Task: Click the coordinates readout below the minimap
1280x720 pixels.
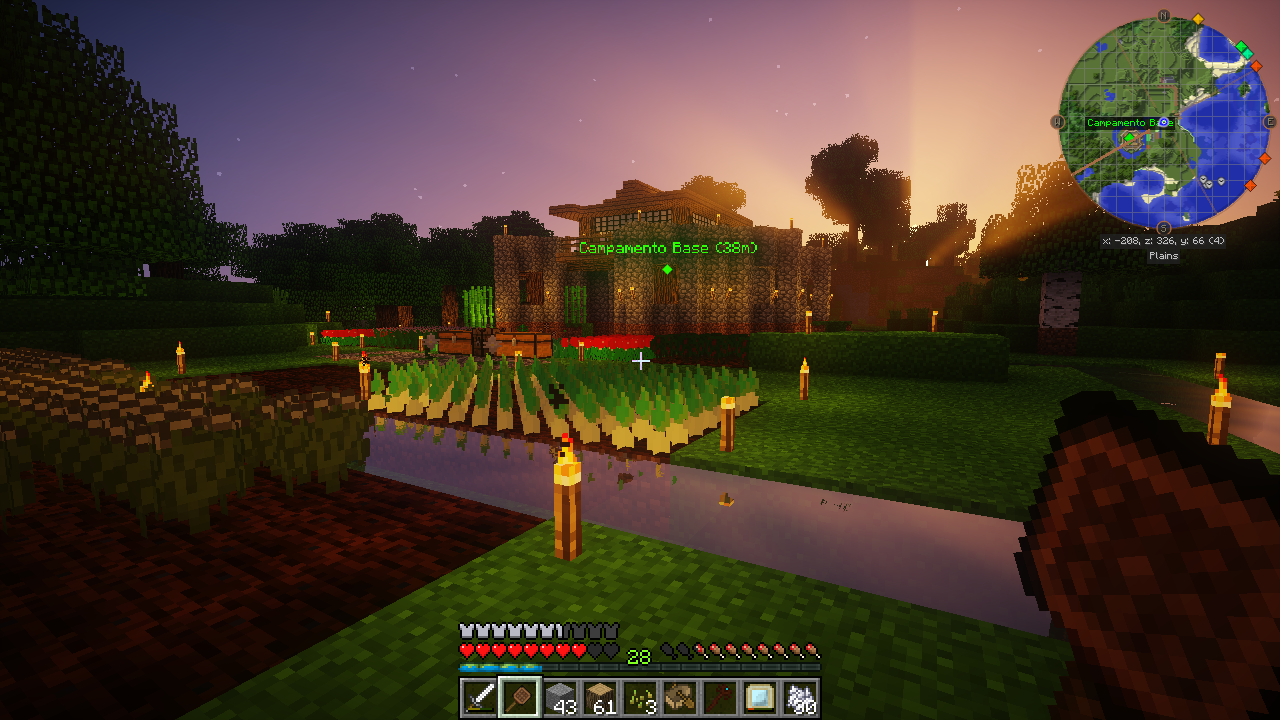Action: [1163, 239]
